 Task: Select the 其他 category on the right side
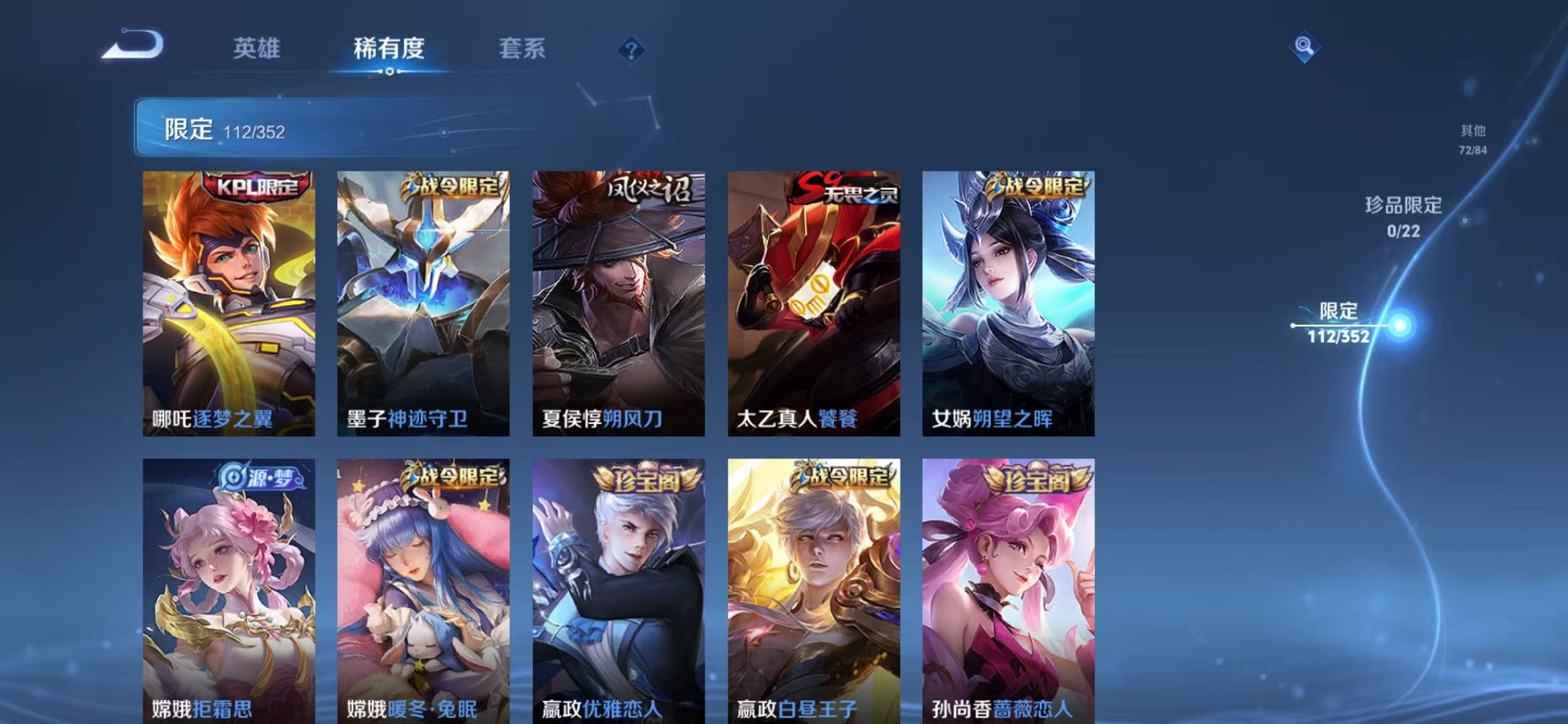pos(1470,141)
